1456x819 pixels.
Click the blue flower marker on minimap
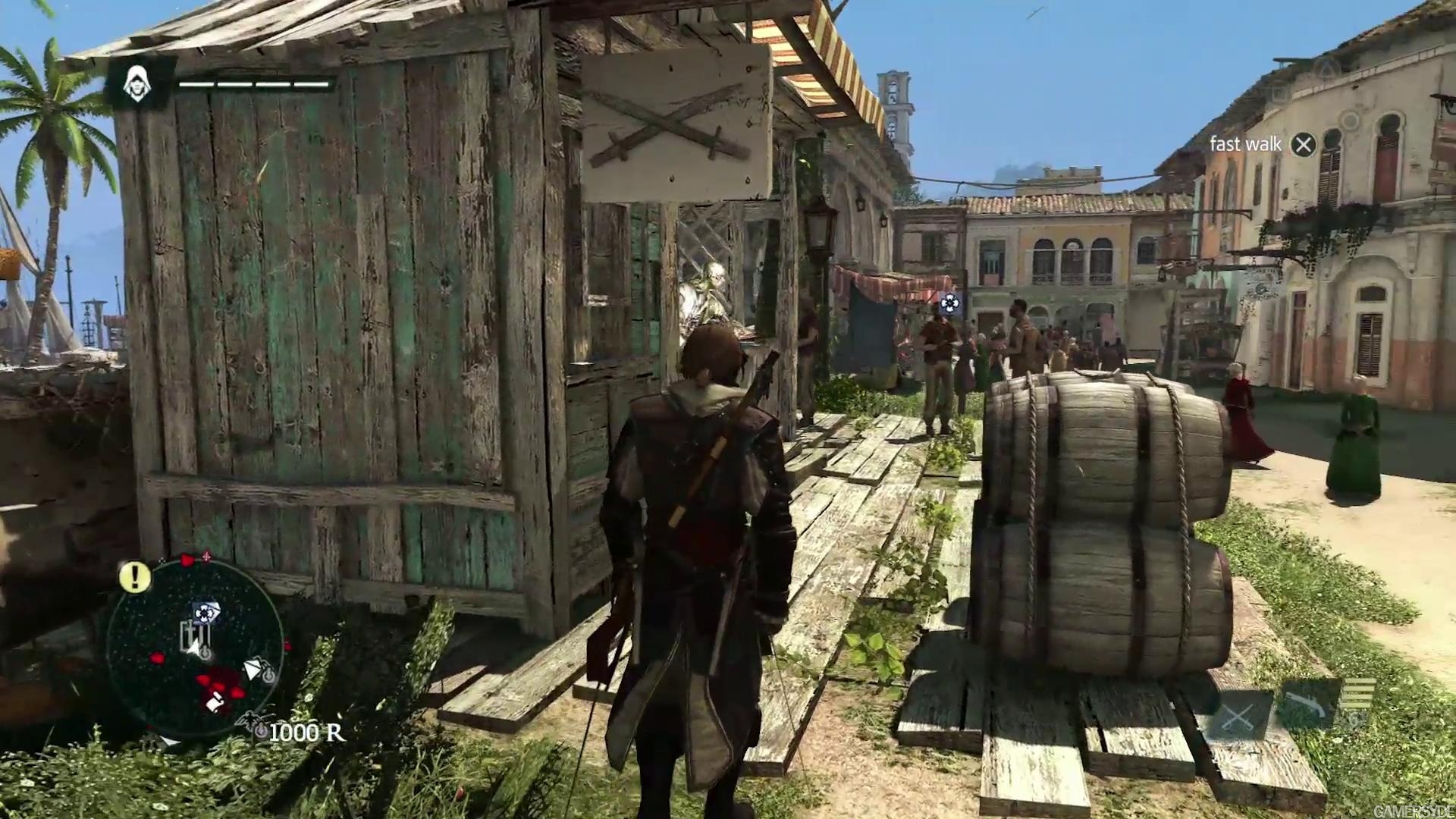pos(203,612)
